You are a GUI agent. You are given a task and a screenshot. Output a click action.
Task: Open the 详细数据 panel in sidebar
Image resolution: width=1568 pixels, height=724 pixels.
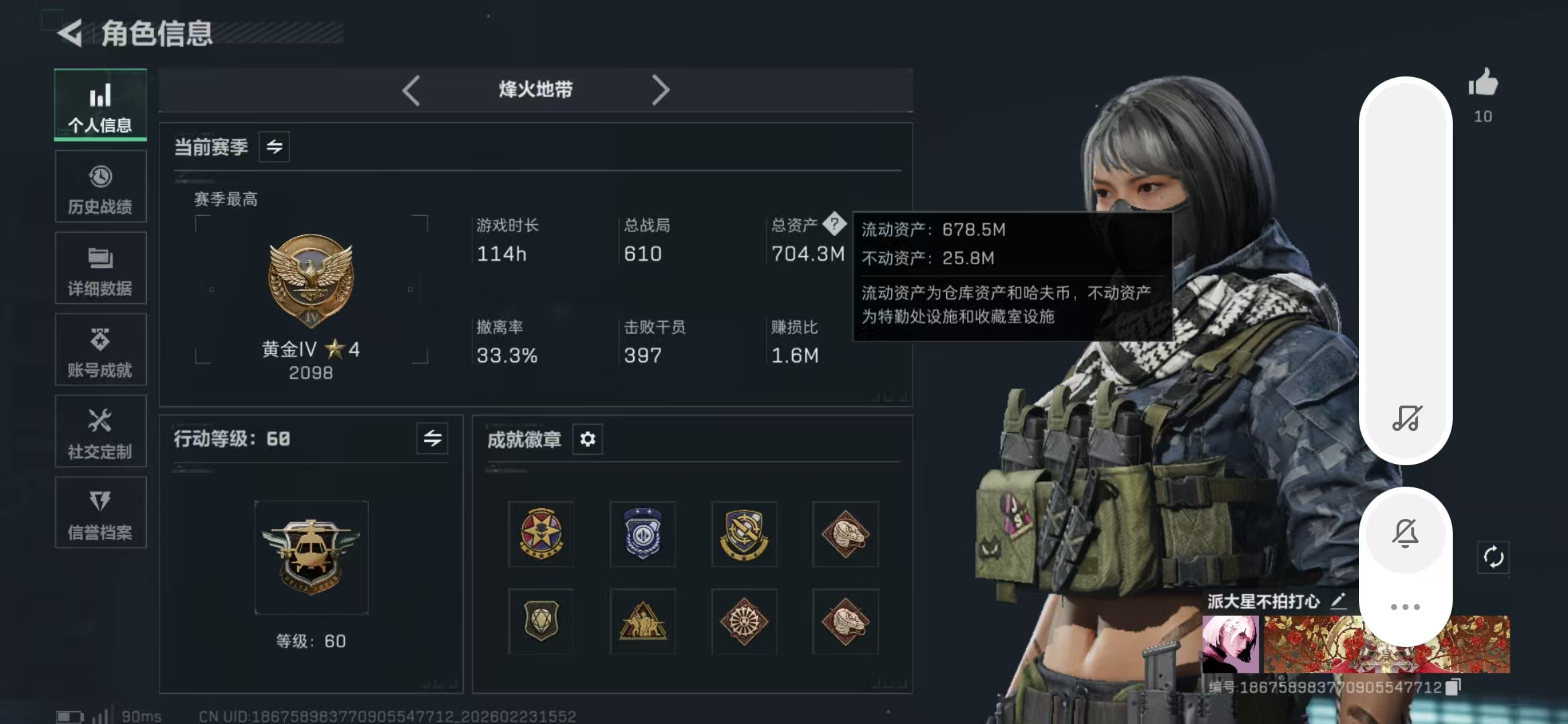click(x=100, y=268)
